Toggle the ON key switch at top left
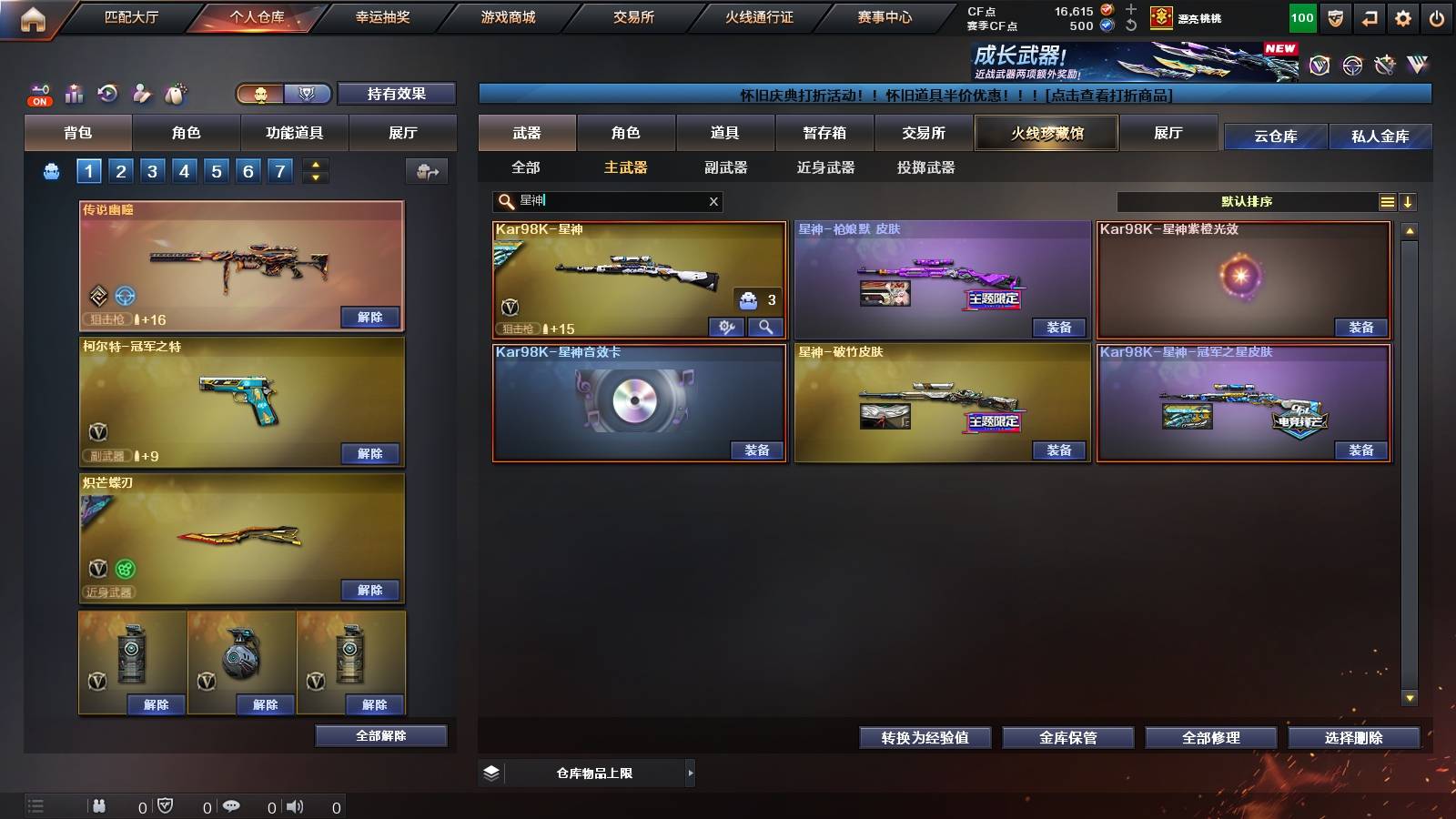Image resolution: width=1456 pixels, height=819 pixels. pos(38,96)
